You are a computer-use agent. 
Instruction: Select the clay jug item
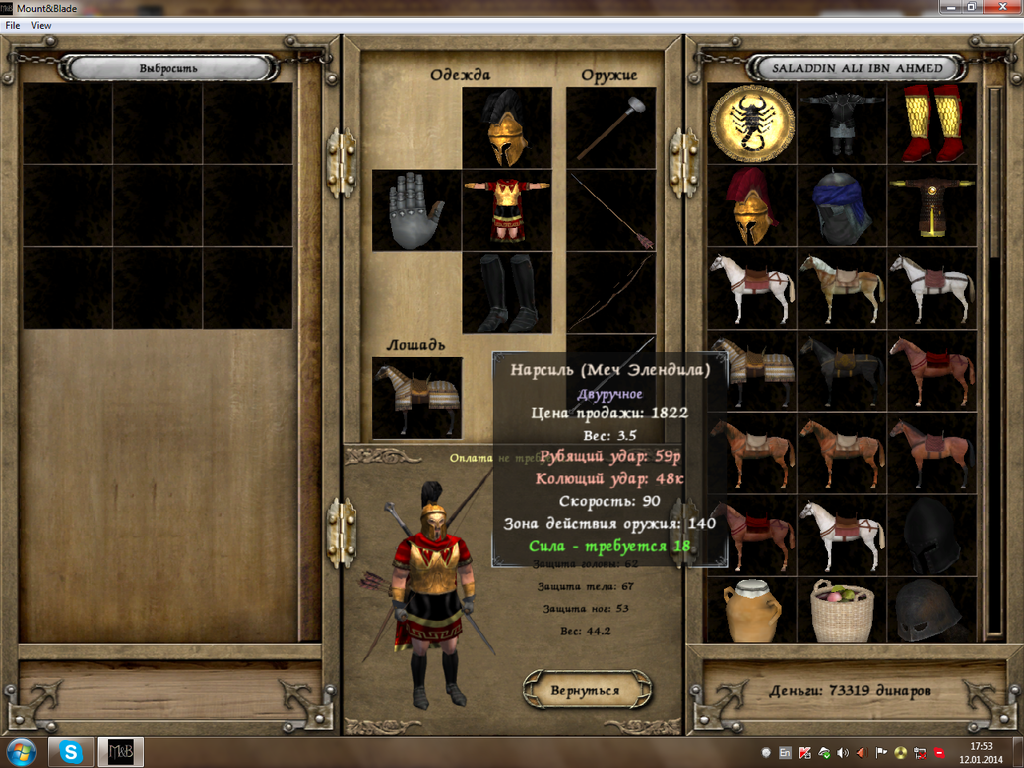[x=752, y=610]
